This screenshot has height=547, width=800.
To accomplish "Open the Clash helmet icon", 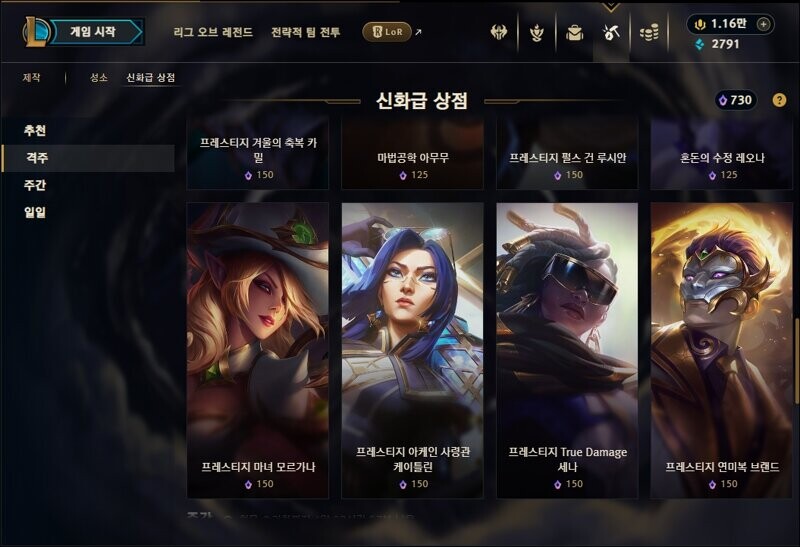I will click(x=499, y=33).
